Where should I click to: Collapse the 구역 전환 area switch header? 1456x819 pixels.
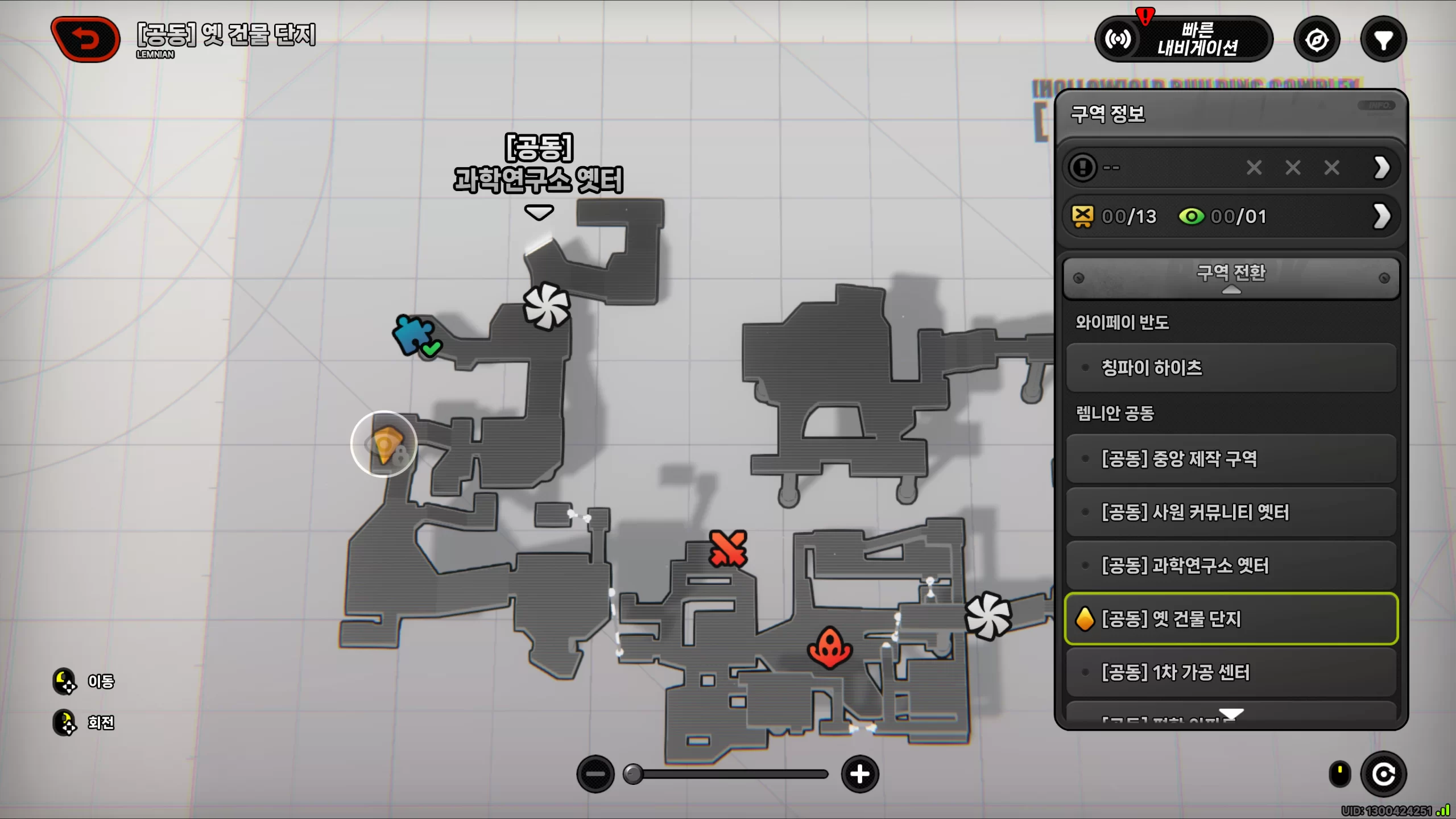(1231, 278)
